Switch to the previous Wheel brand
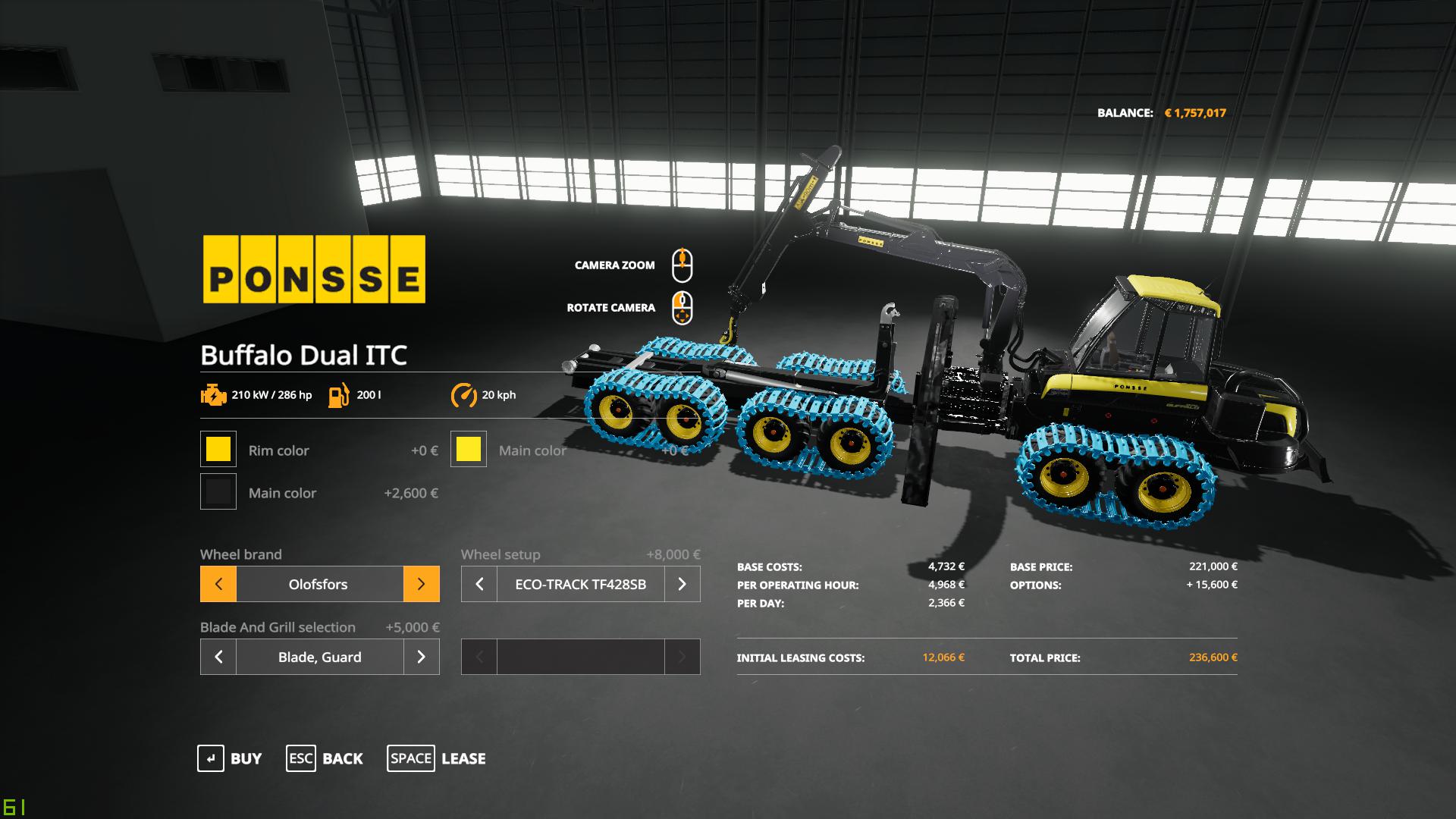This screenshot has height=819, width=1456. click(x=218, y=584)
